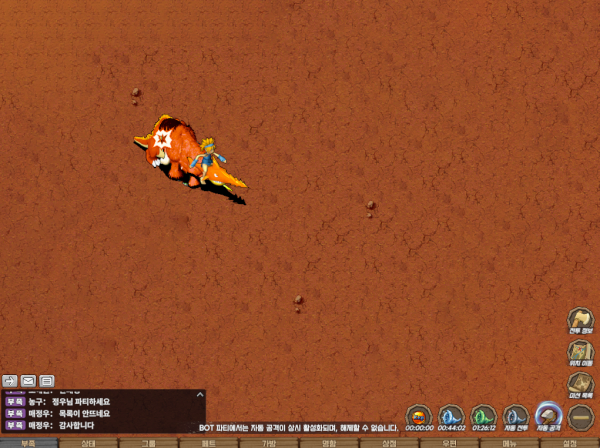Collapse the icon bar with minus button
The width and height of the screenshot is (600, 448).
581,415
